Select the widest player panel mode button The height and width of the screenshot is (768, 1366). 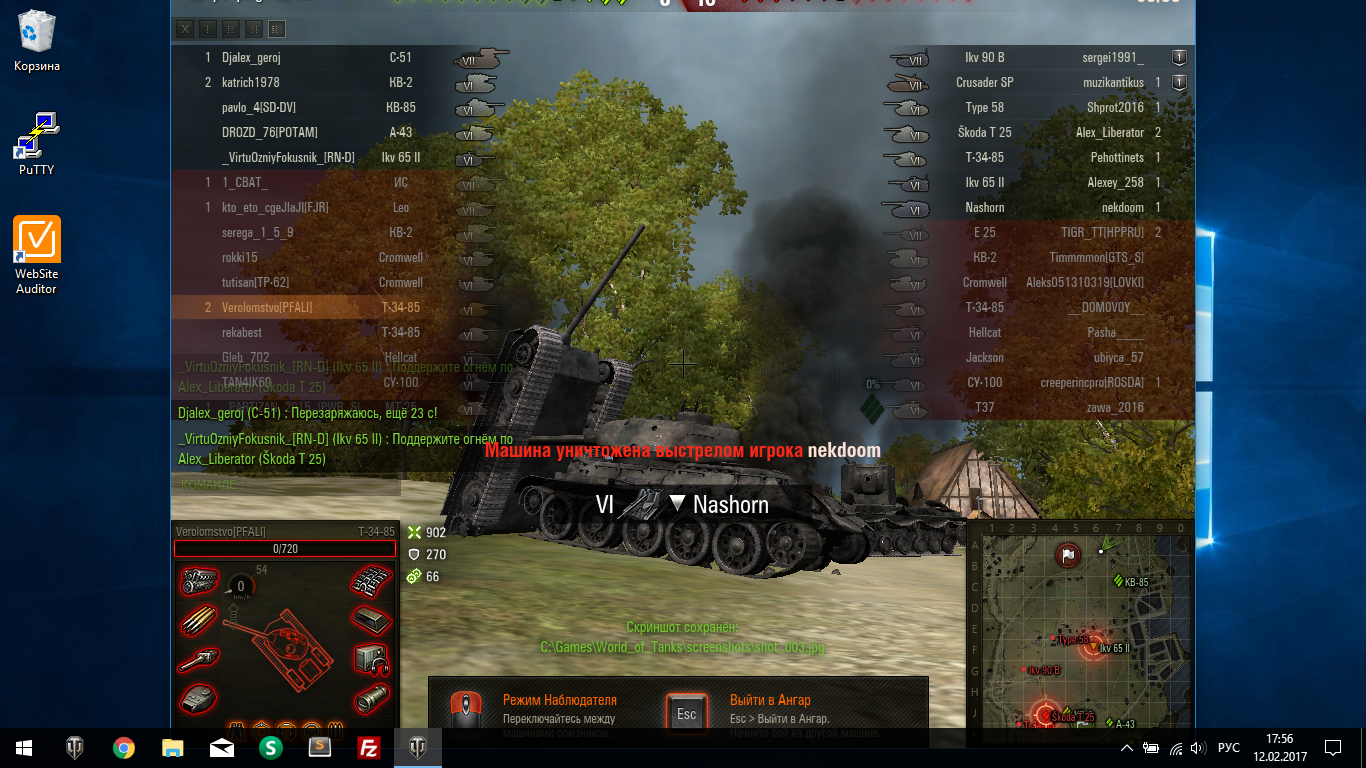[277, 29]
